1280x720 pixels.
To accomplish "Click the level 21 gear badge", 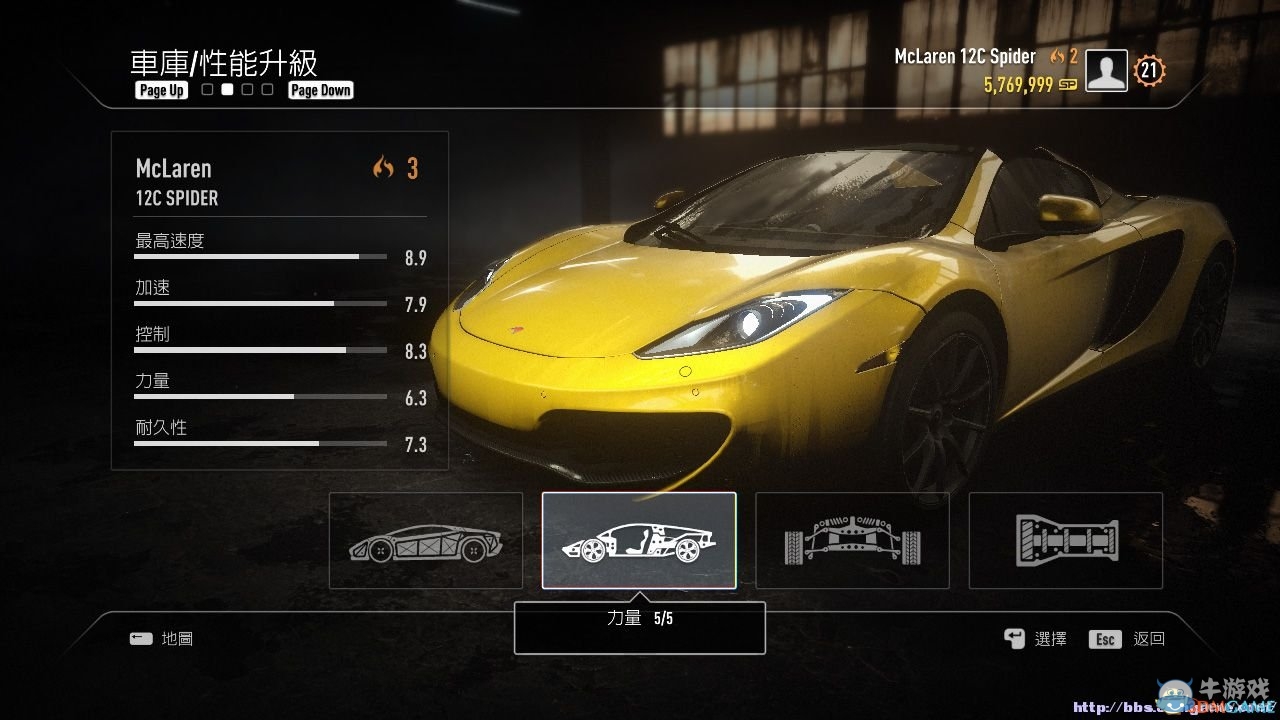I will [x=1148, y=70].
